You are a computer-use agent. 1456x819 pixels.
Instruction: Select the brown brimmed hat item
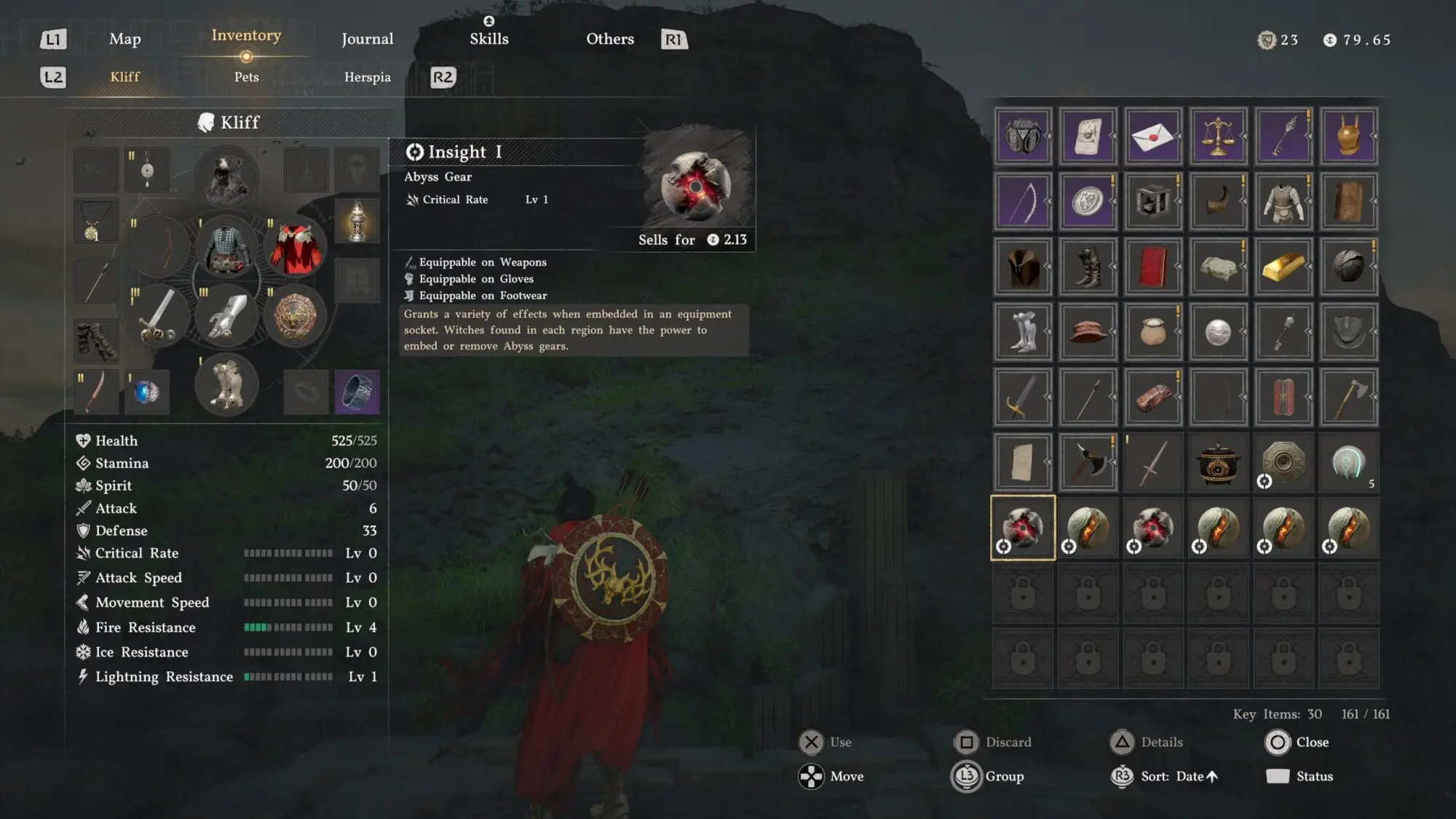click(x=1088, y=332)
